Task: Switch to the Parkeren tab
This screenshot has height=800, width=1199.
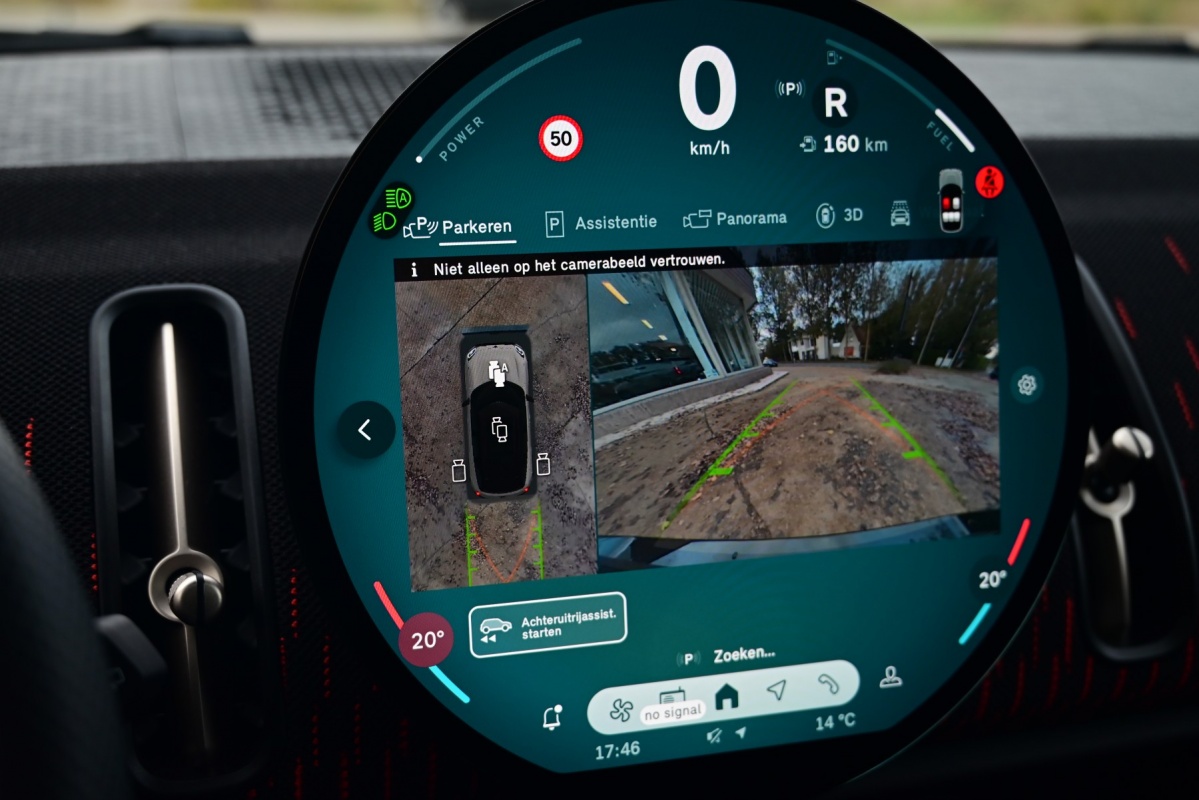Action: tap(462, 227)
